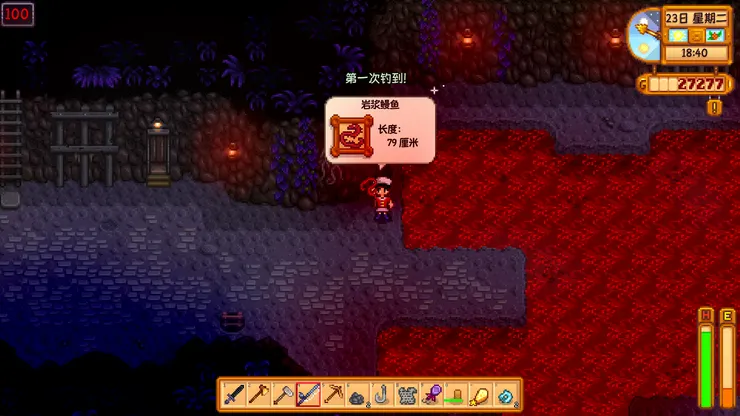Choose the hoe from the toolbar
Viewport: 740px width, 416px height.
tap(283, 394)
